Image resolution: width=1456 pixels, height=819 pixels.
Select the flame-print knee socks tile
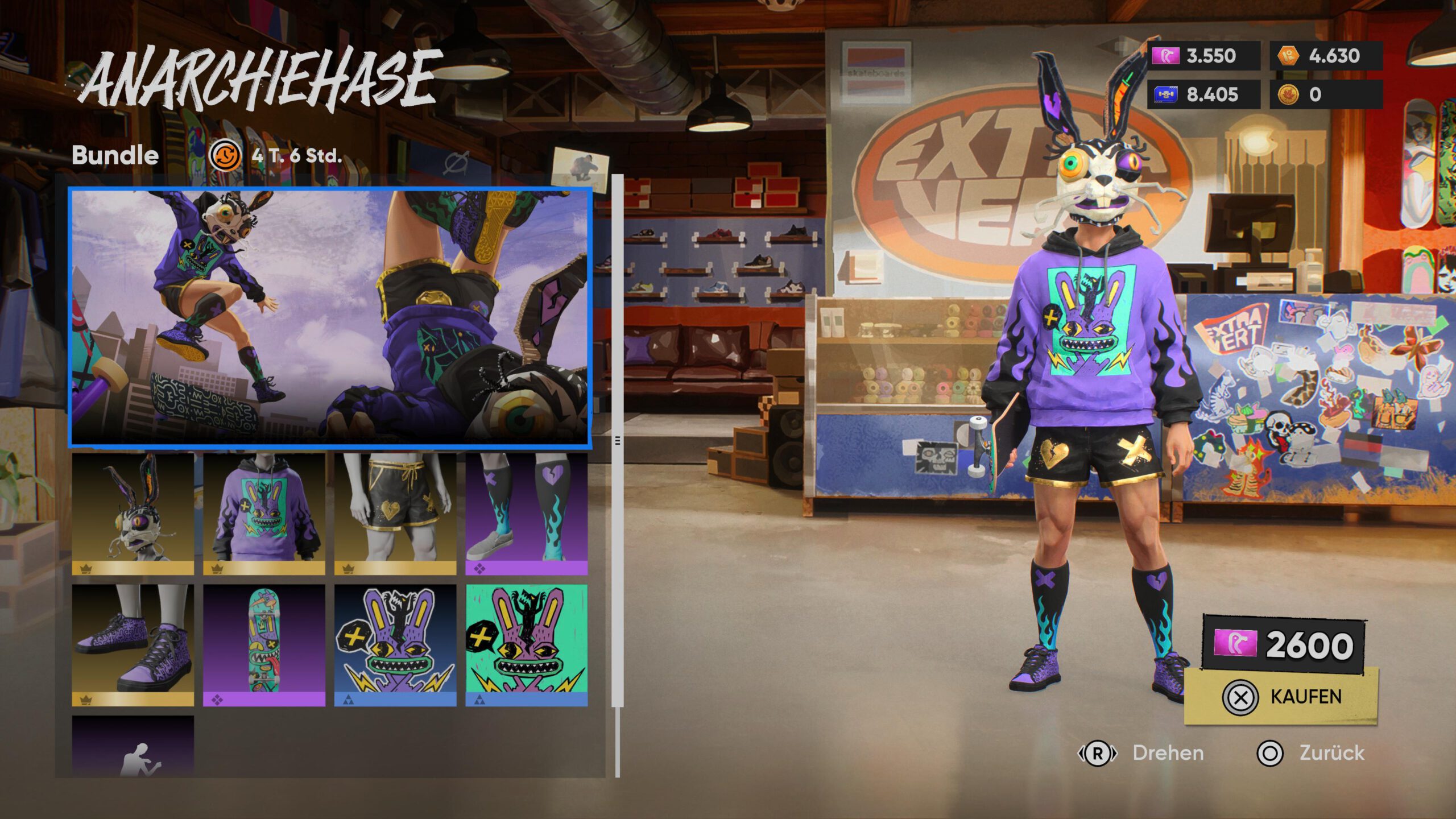coord(526,514)
